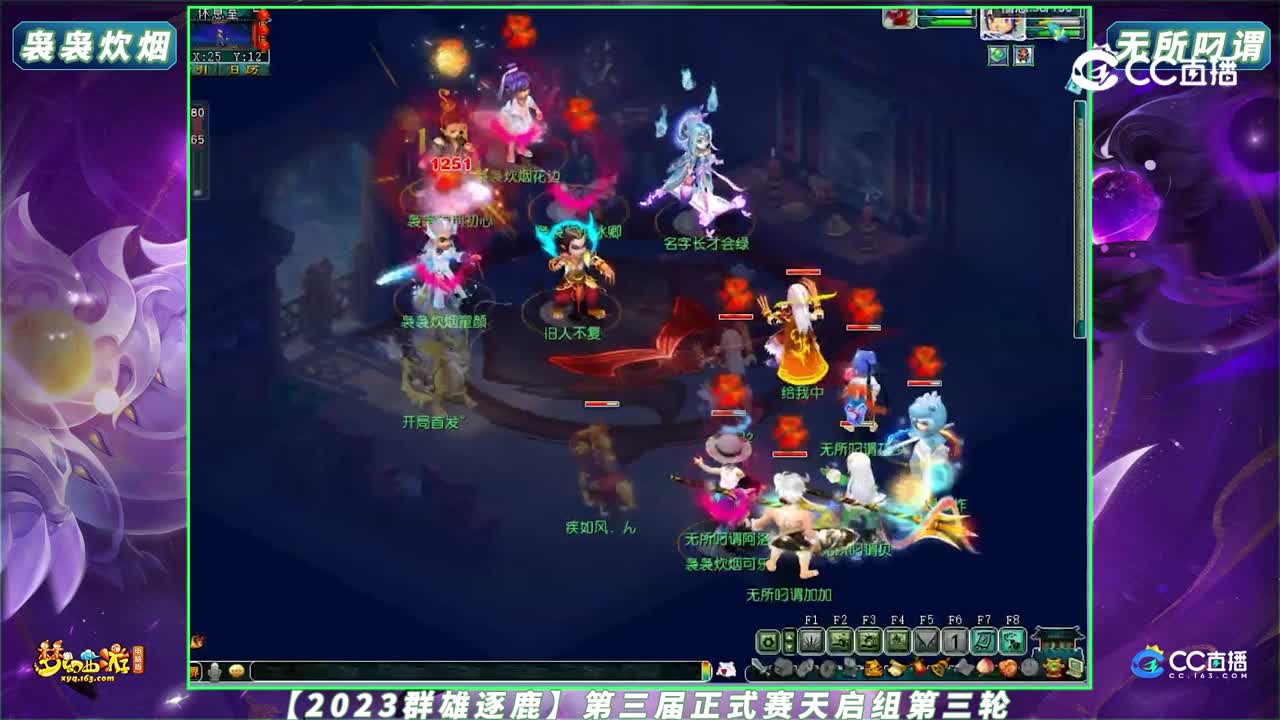The height and width of the screenshot is (720, 1280).
Task: Toggle the left square icon under the top-right portrait
Action: pyautogui.click(x=997, y=56)
